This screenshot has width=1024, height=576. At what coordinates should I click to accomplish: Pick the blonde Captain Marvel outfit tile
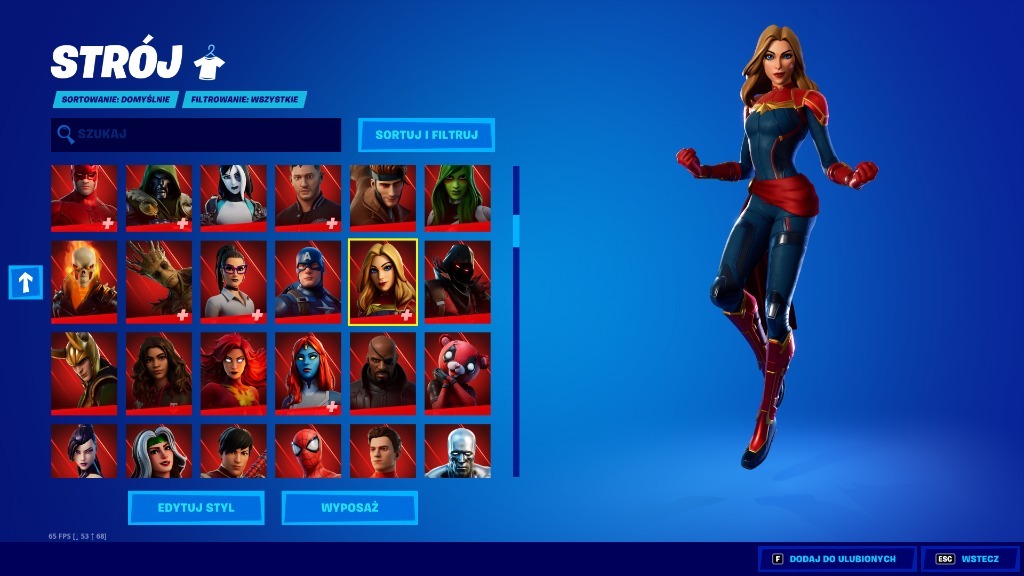[383, 283]
